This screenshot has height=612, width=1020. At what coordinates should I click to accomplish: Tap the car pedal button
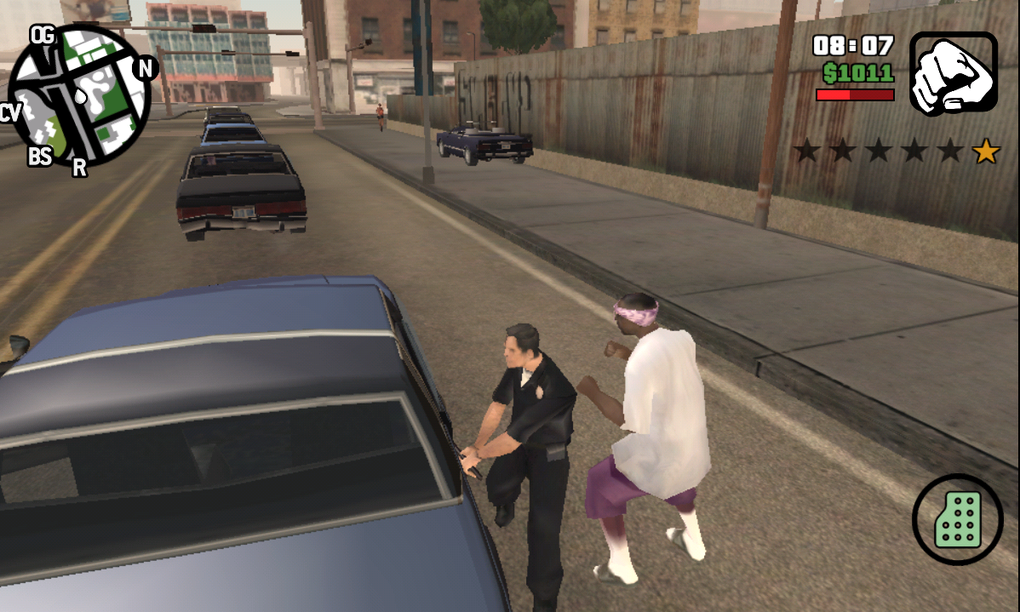pyautogui.click(x=957, y=519)
